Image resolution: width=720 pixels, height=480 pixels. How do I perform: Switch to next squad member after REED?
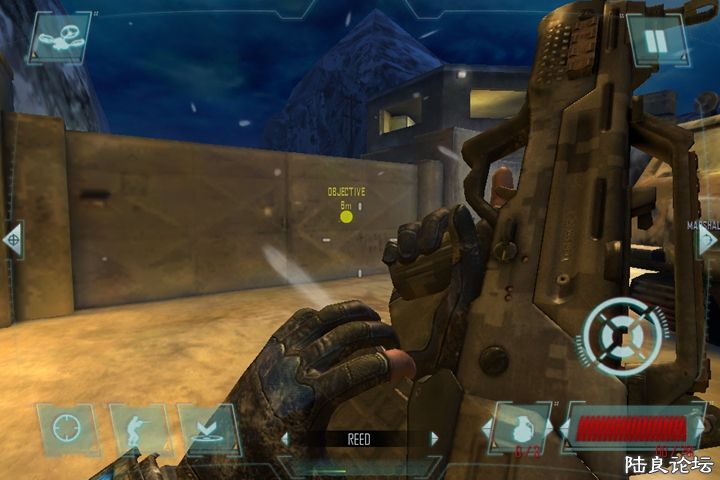coord(434,439)
